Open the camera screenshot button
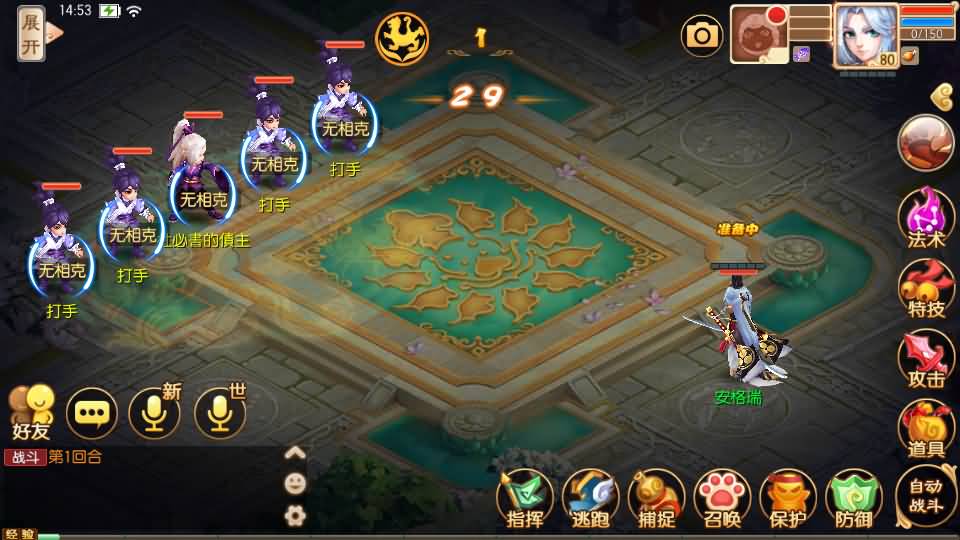Viewport: 960px width, 540px height. pyautogui.click(x=702, y=36)
